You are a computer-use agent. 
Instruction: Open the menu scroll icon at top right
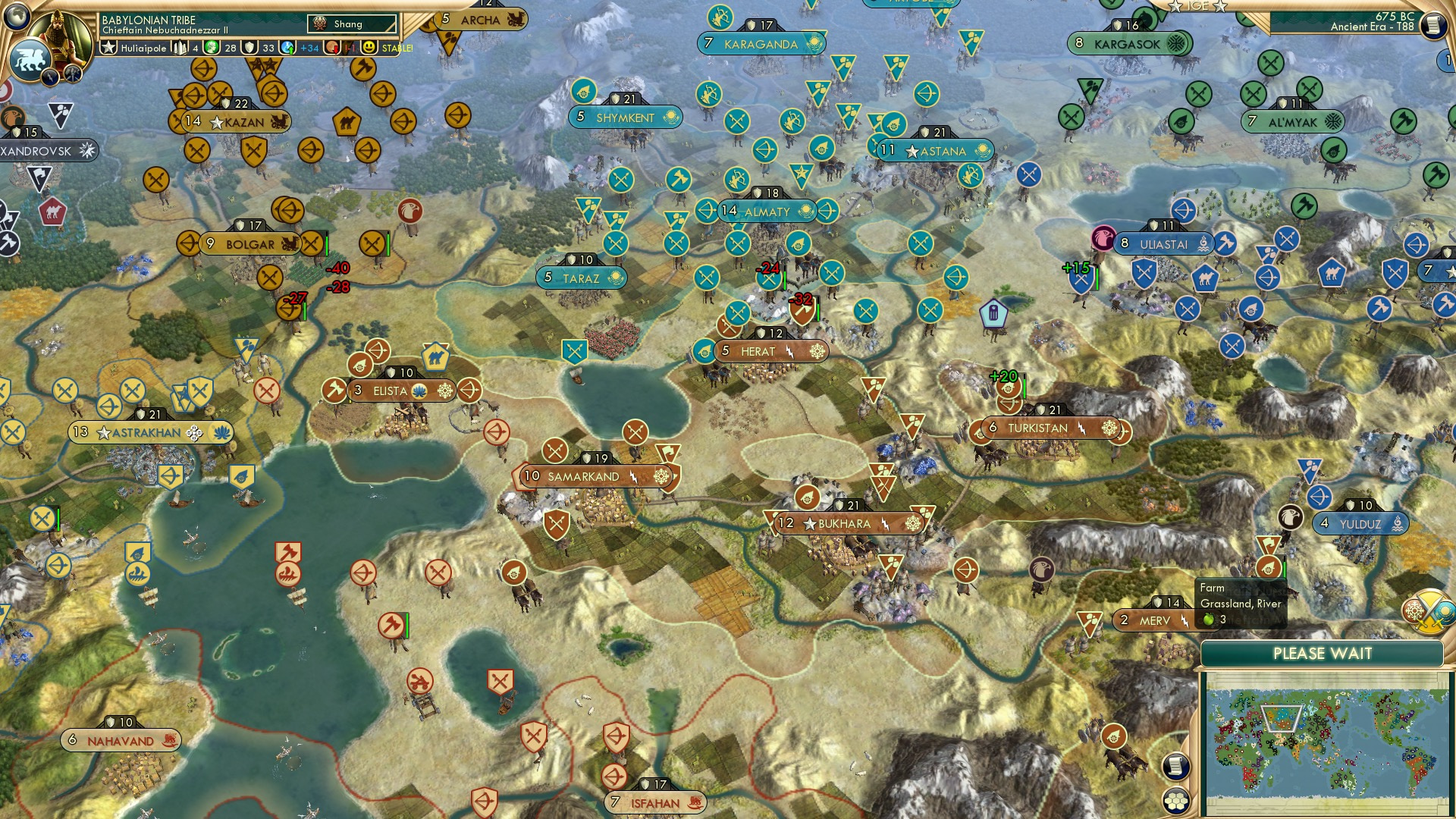click(x=1434, y=25)
